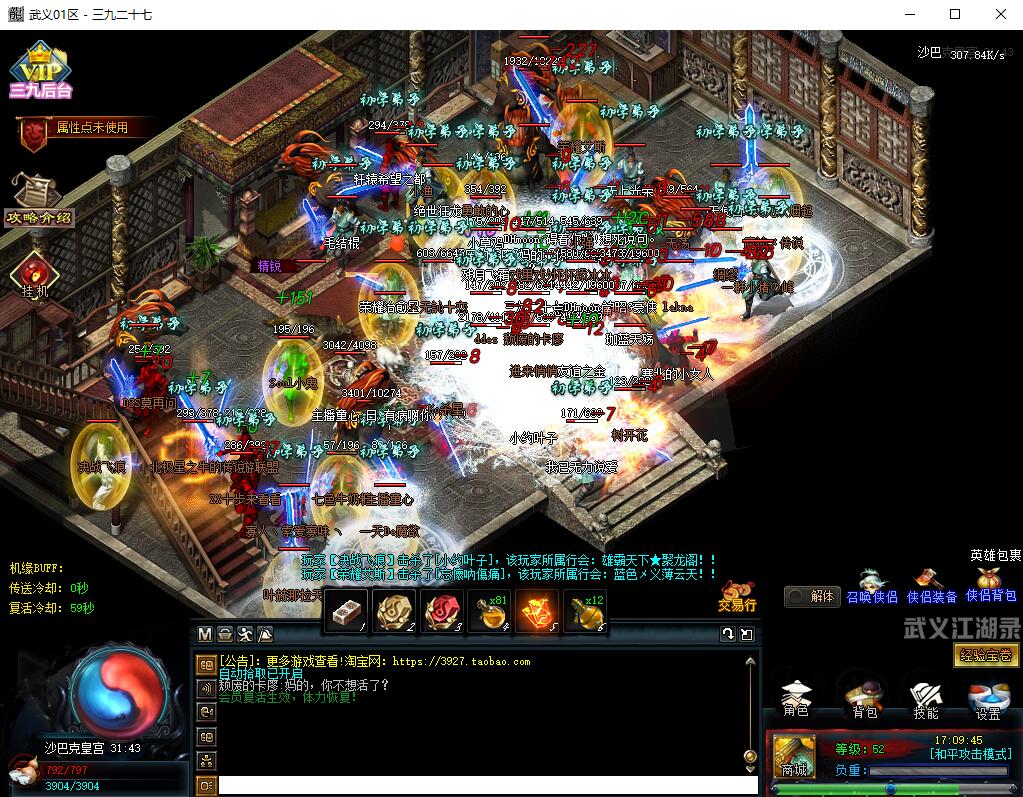Use the gold talisman in hotbar slot 2

click(x=393, y=609)
